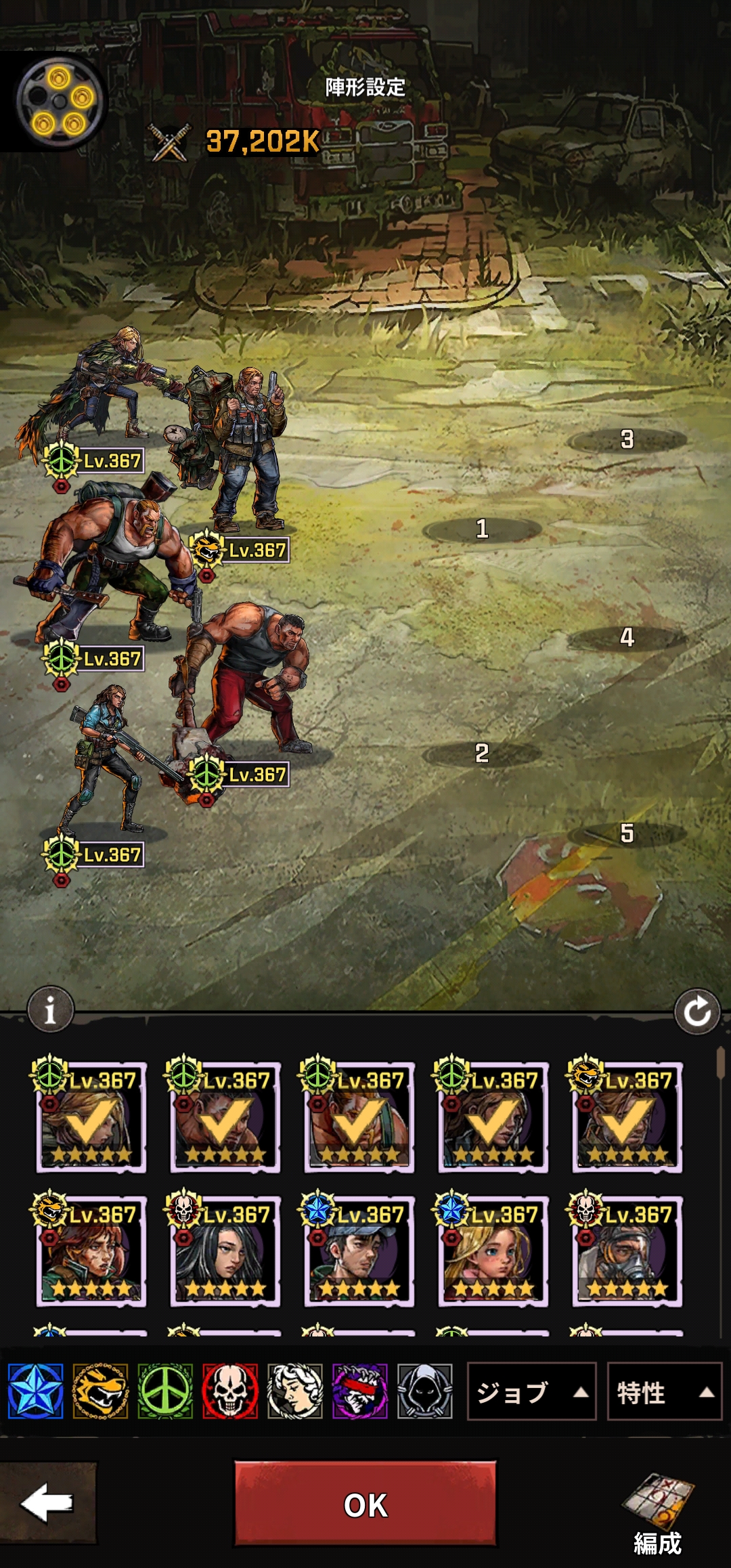Select the capped man hero card
Image resolution: width=731 pixels, height=1568 pixels.
coord(359,1251)
